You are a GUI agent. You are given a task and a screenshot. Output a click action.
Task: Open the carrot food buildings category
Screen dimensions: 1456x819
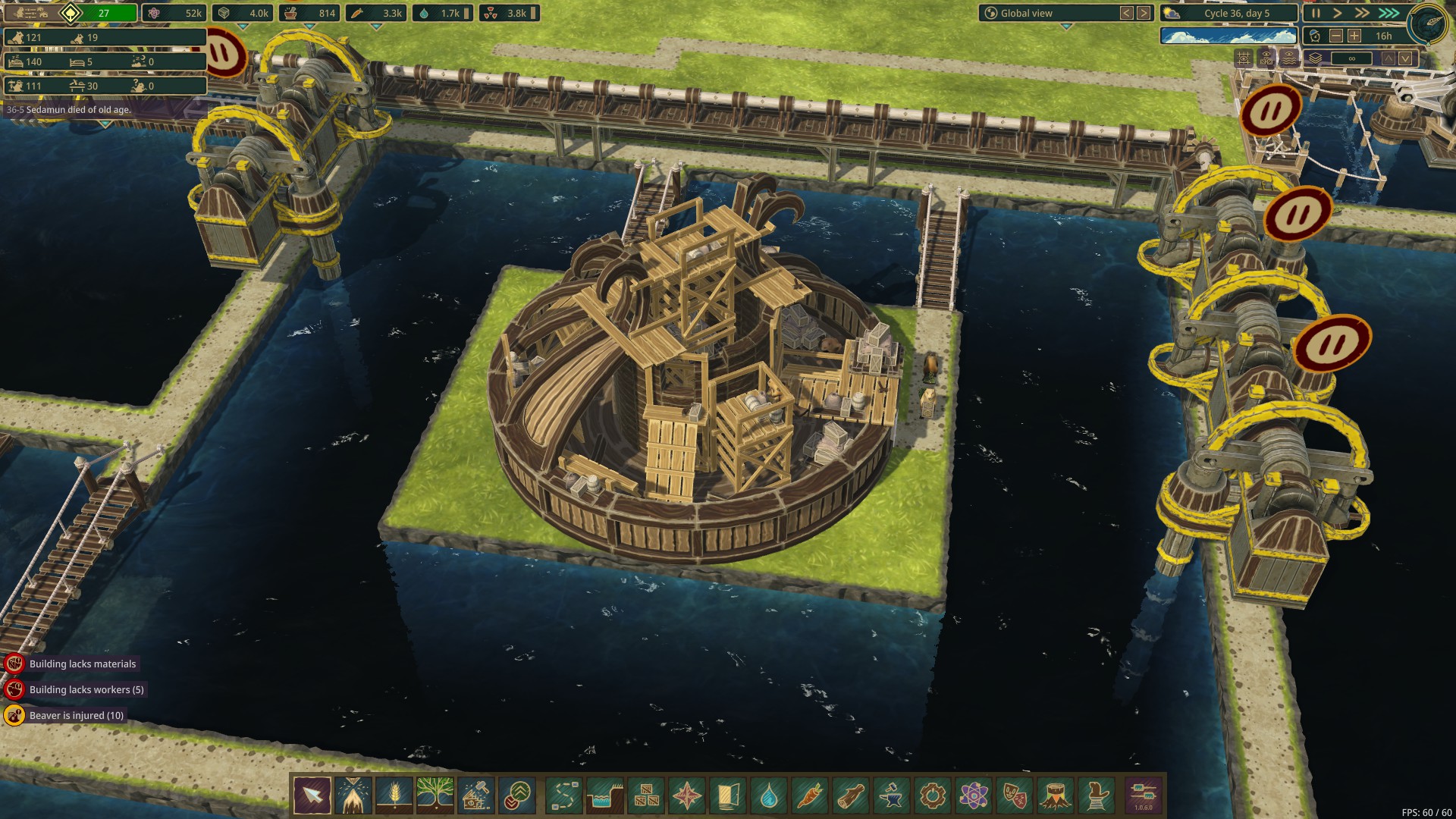pos(809,795)
